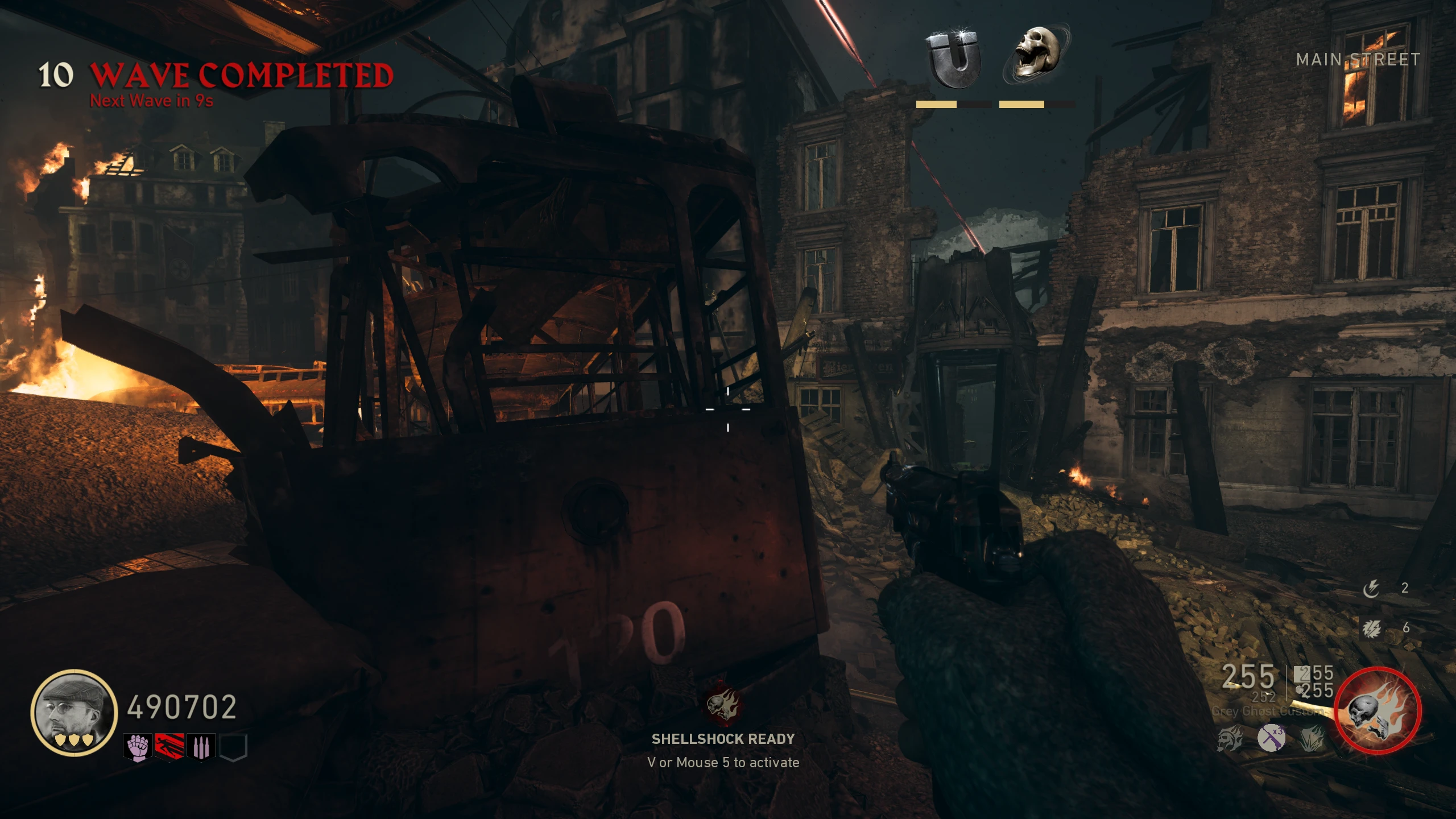Choose the lightning sawblade consumable icon
The height and width of the screenshot is (819, 1456).
[x=1371, y=628]
